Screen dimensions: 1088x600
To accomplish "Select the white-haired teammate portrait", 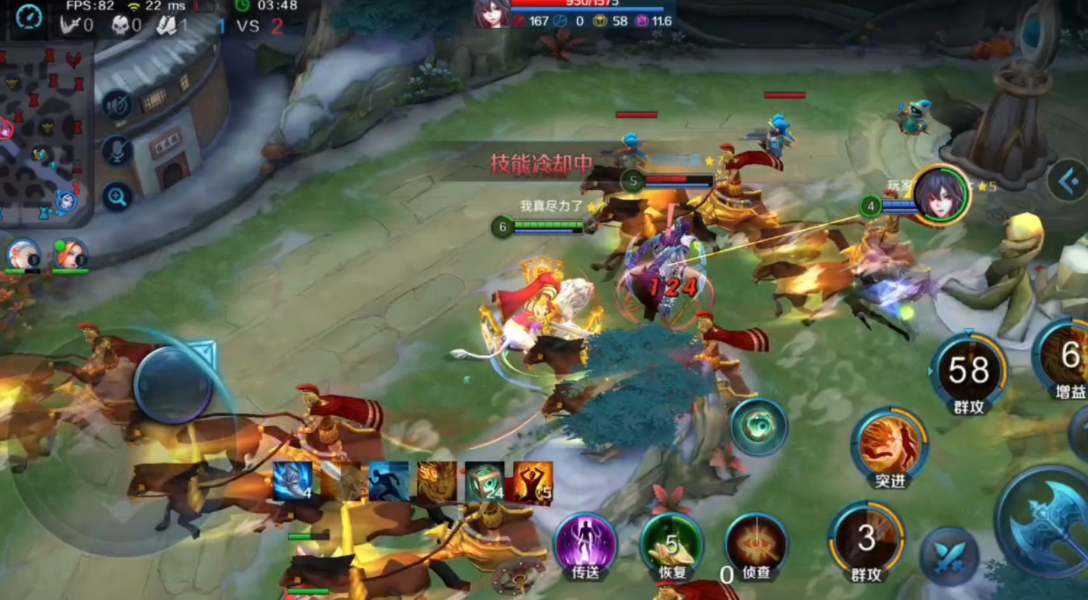I will click(x=23, y=254).
